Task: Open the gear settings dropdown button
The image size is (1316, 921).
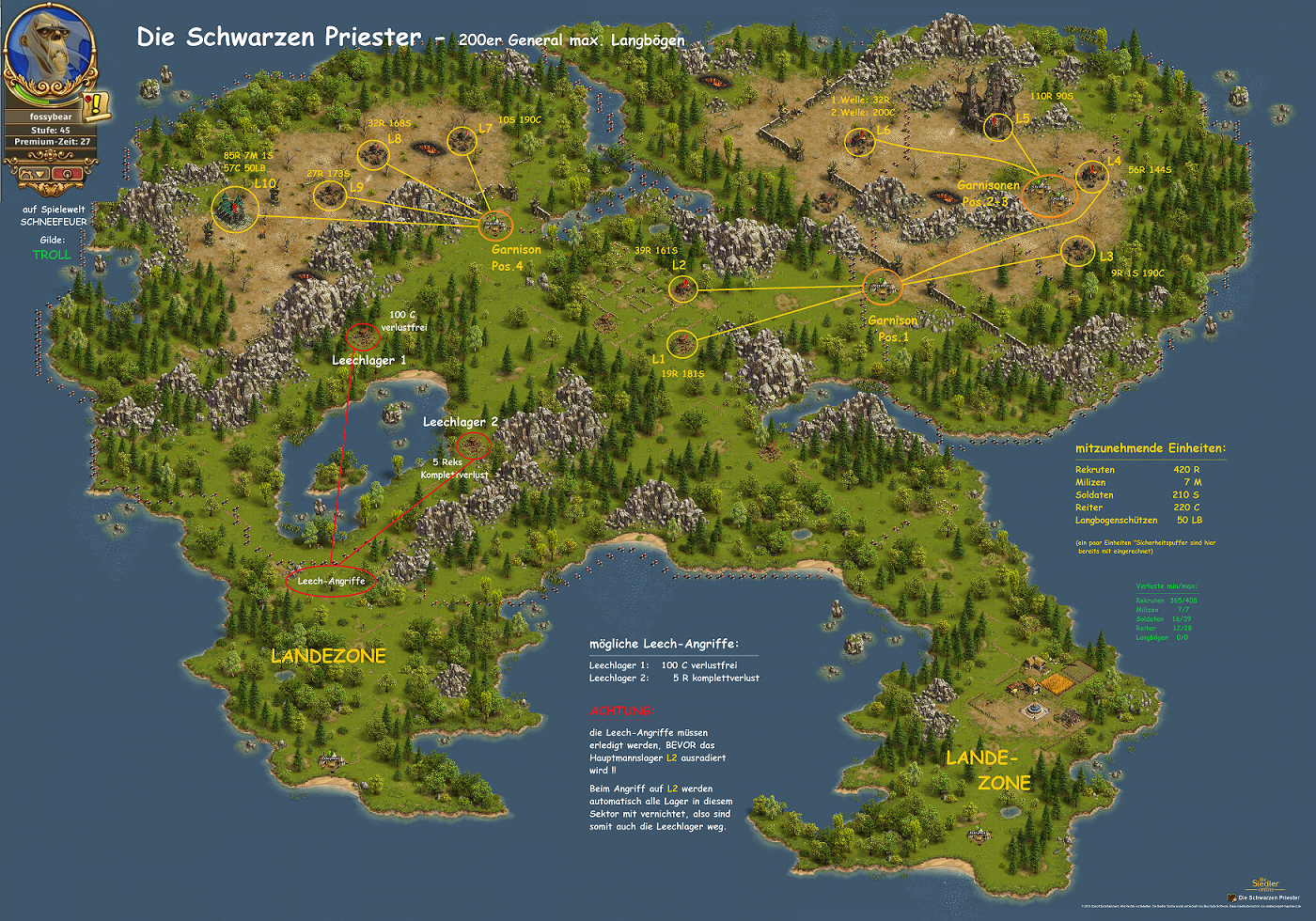Action: (x=34, y=173)
